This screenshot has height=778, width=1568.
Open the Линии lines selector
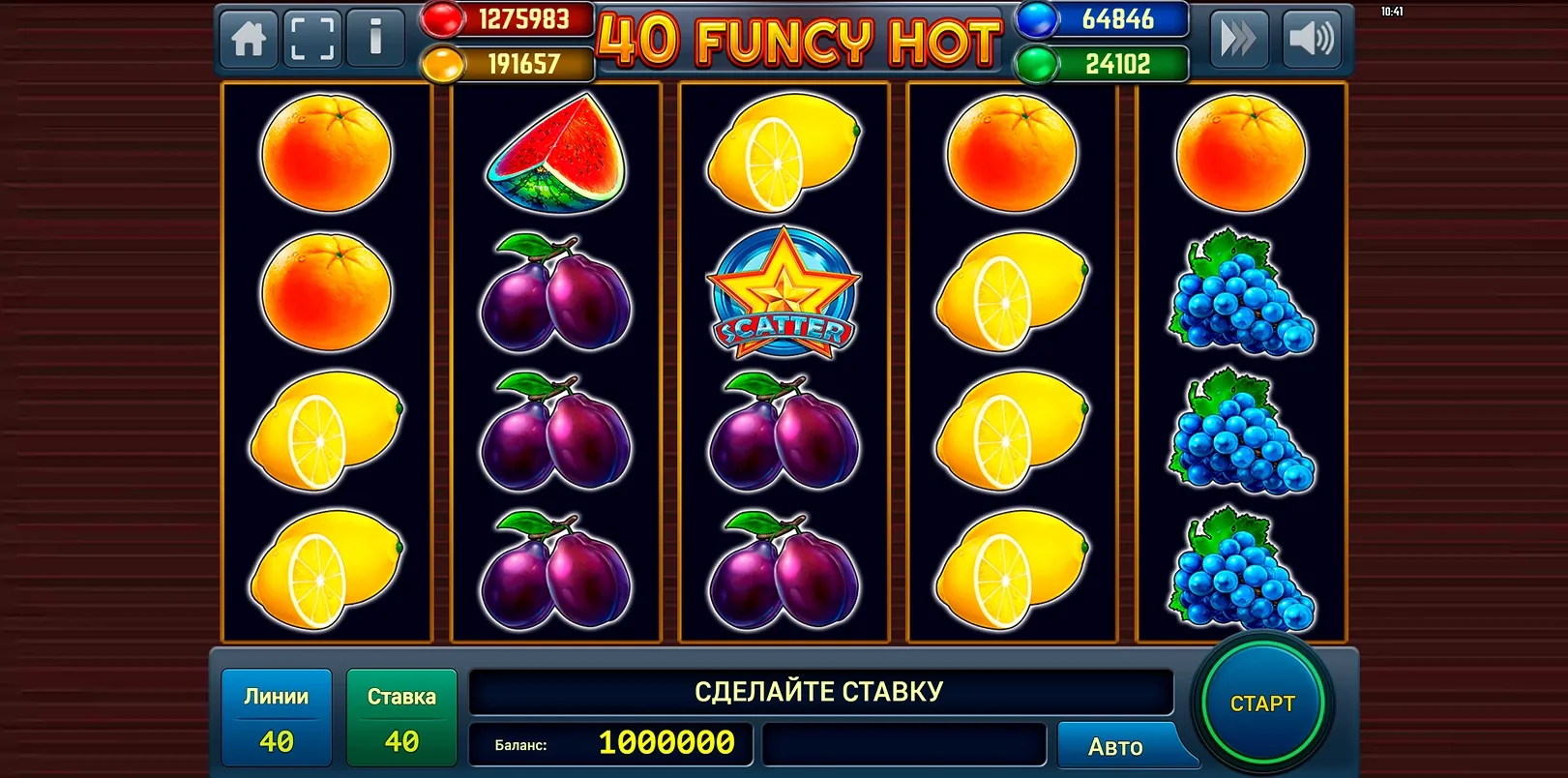(x=276, y=716)
